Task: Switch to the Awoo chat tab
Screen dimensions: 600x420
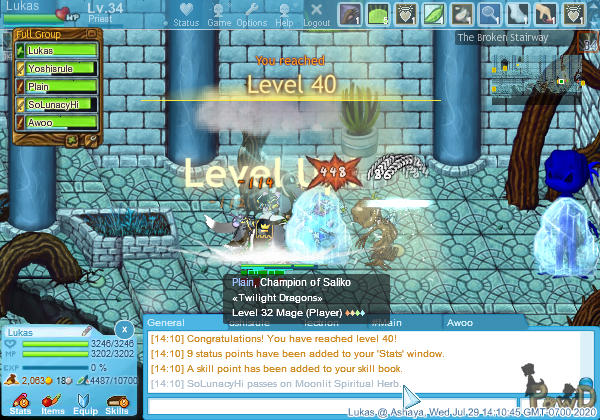Action: coord(460,323)
